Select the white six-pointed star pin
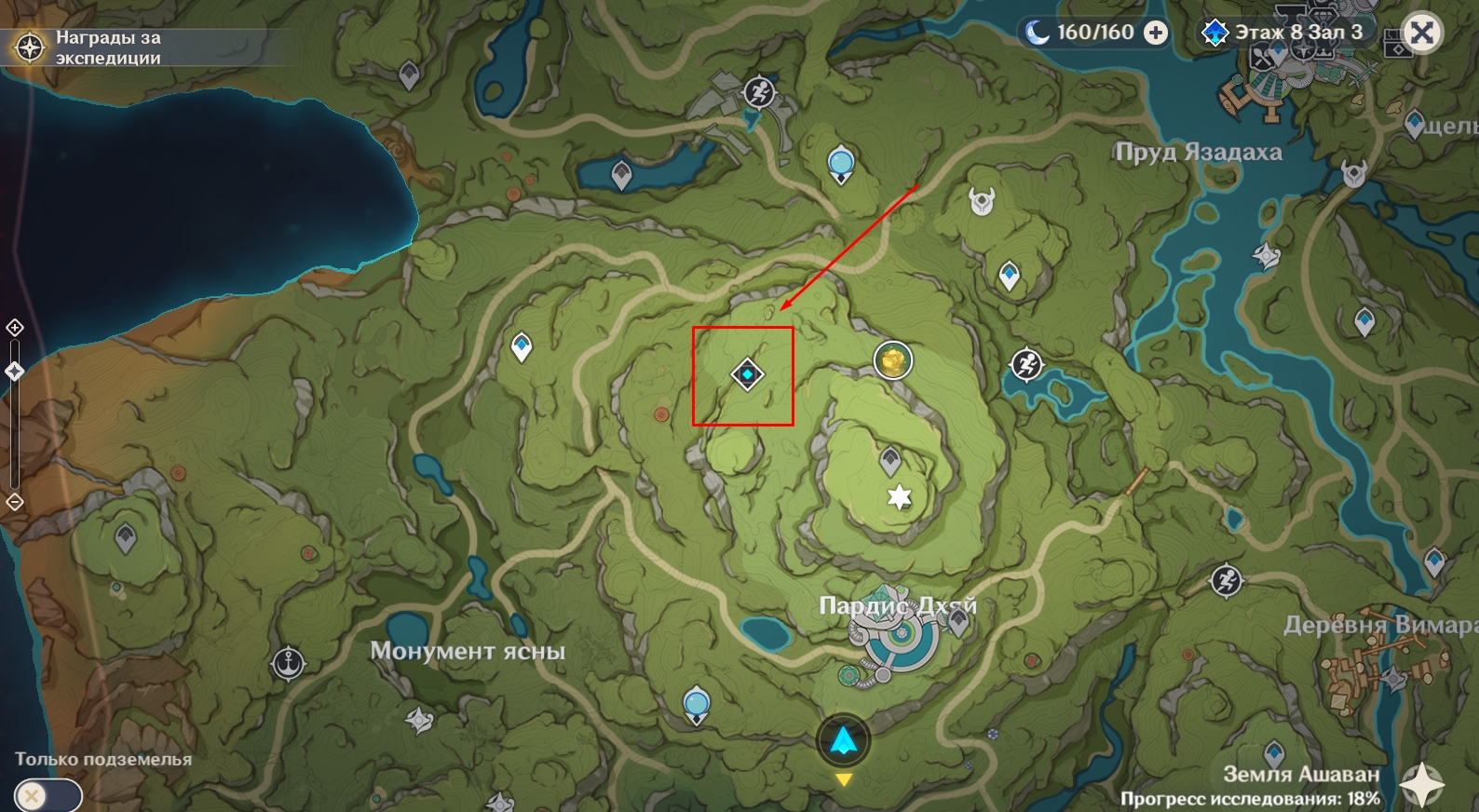The height and width of the screenshot is (812, 1479). click(x=899, y=497)
